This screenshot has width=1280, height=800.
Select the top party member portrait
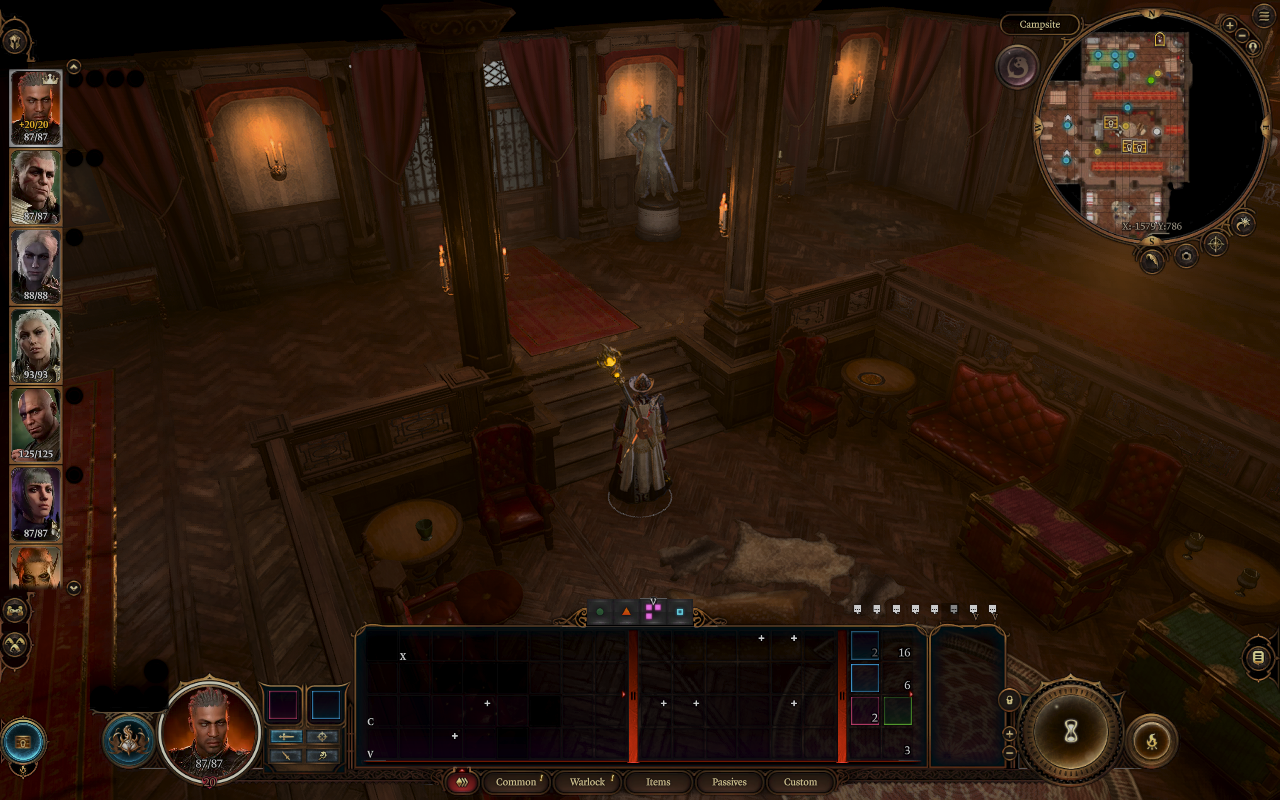pos(36,108)
